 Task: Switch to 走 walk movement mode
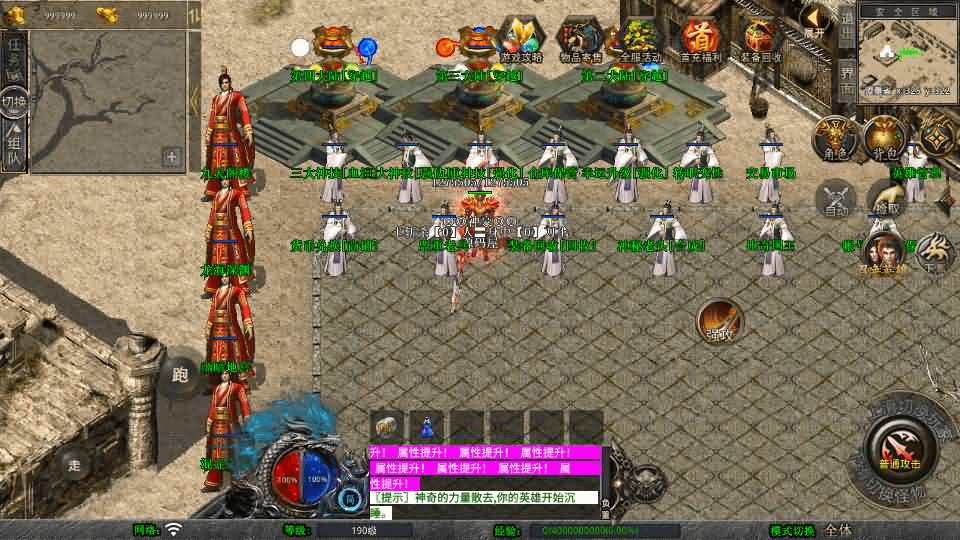click(74, 464)
